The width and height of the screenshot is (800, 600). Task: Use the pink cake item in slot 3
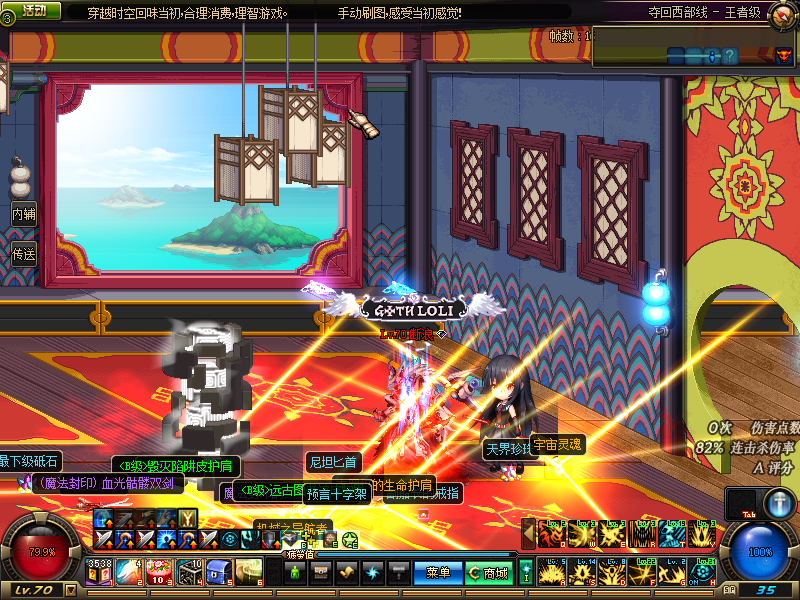[160, 572]
